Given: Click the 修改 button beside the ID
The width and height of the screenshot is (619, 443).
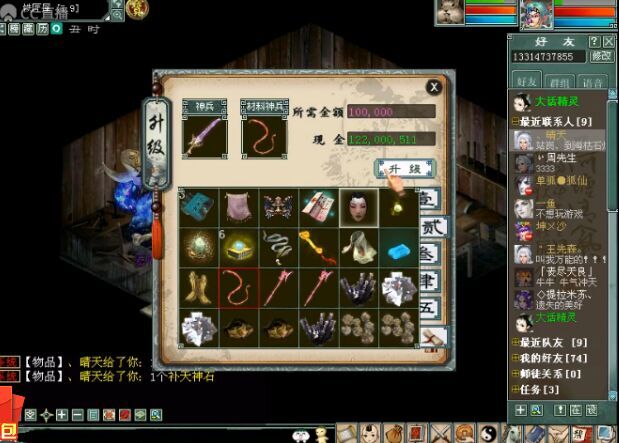Looking at the screenshot, I should click(x=601, y=57).
